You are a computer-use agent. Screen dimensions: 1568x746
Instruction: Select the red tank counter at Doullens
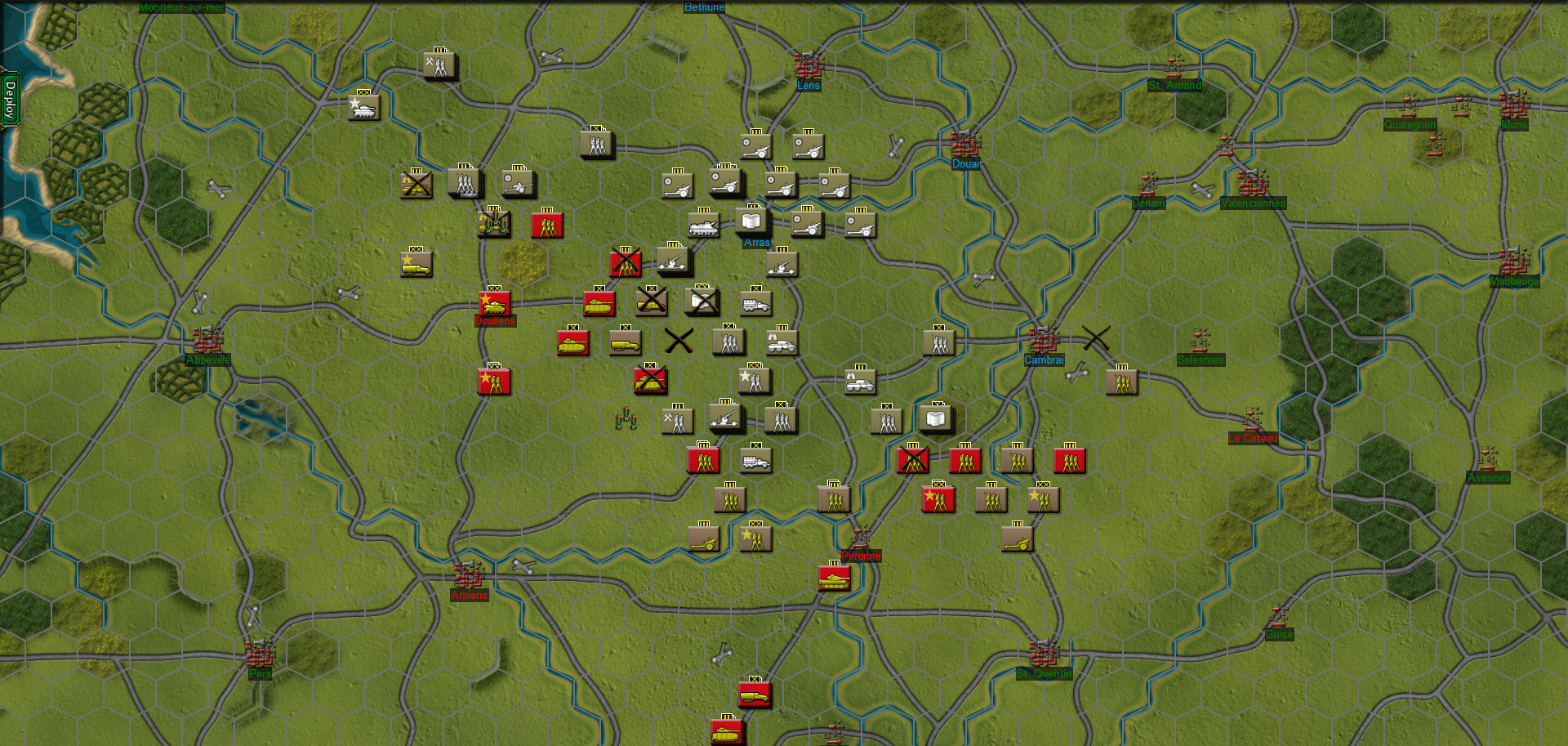point(493,302)
